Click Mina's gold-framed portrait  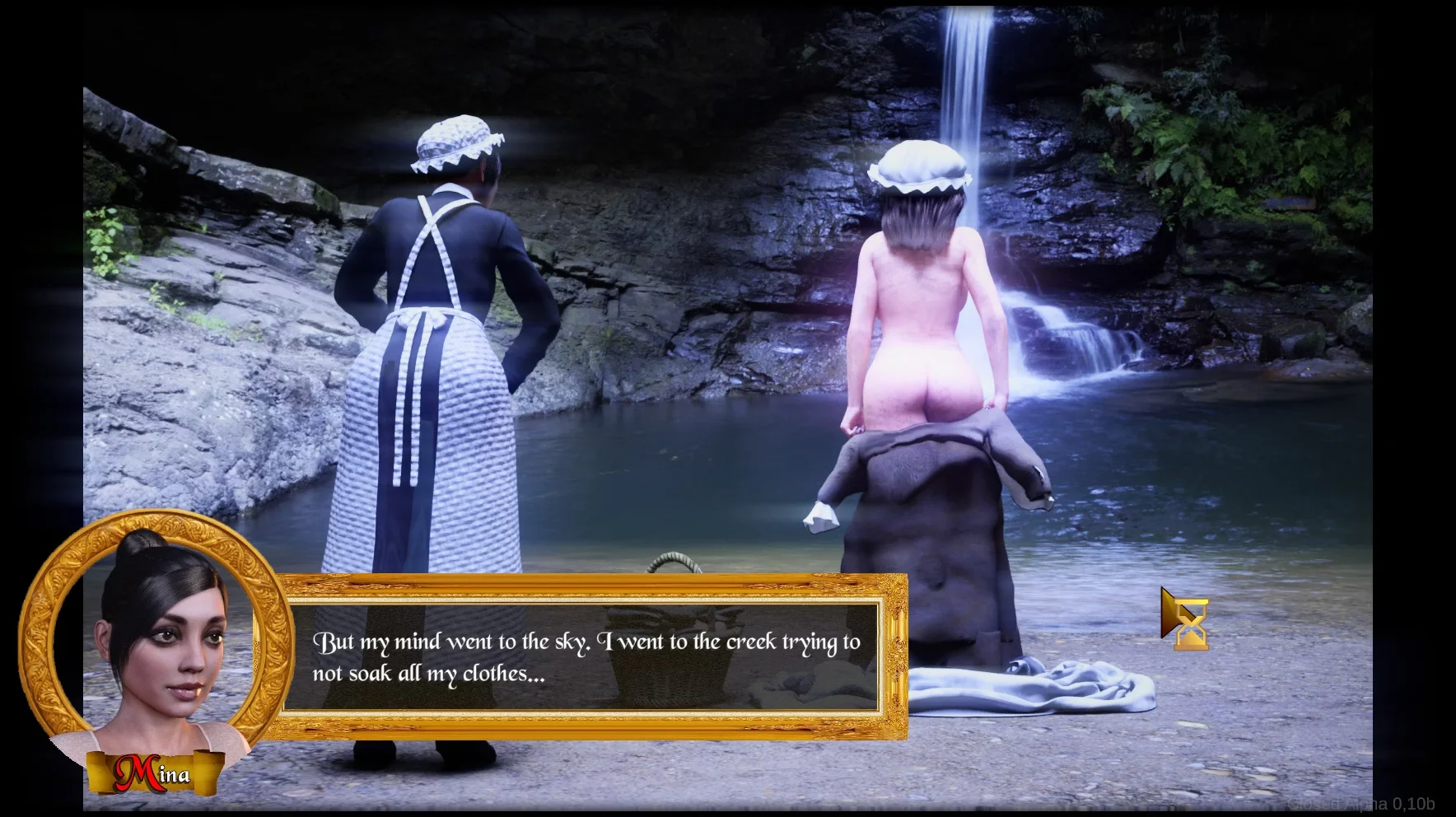(x=156, y=642)
